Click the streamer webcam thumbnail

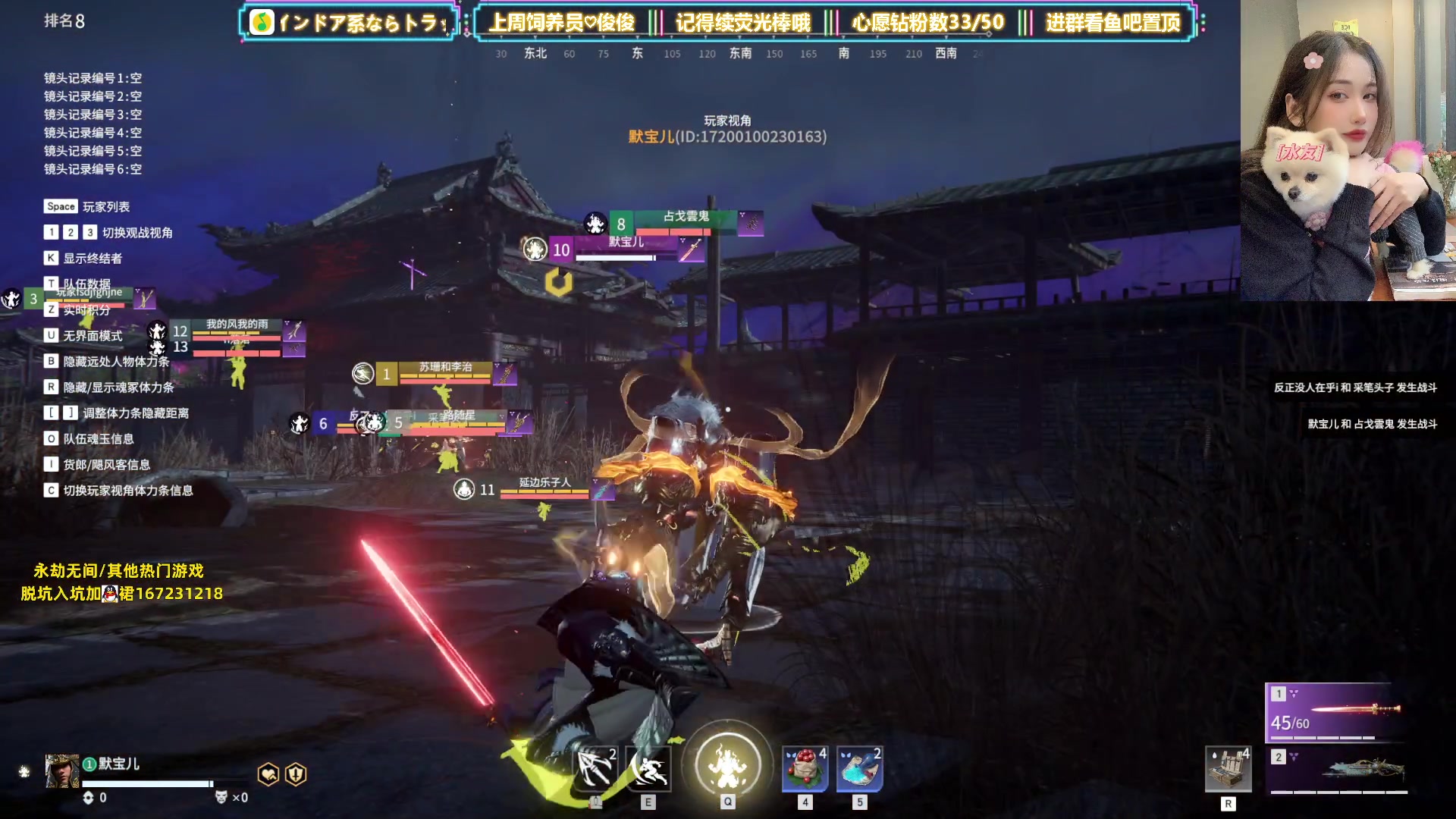[1348, 150]
